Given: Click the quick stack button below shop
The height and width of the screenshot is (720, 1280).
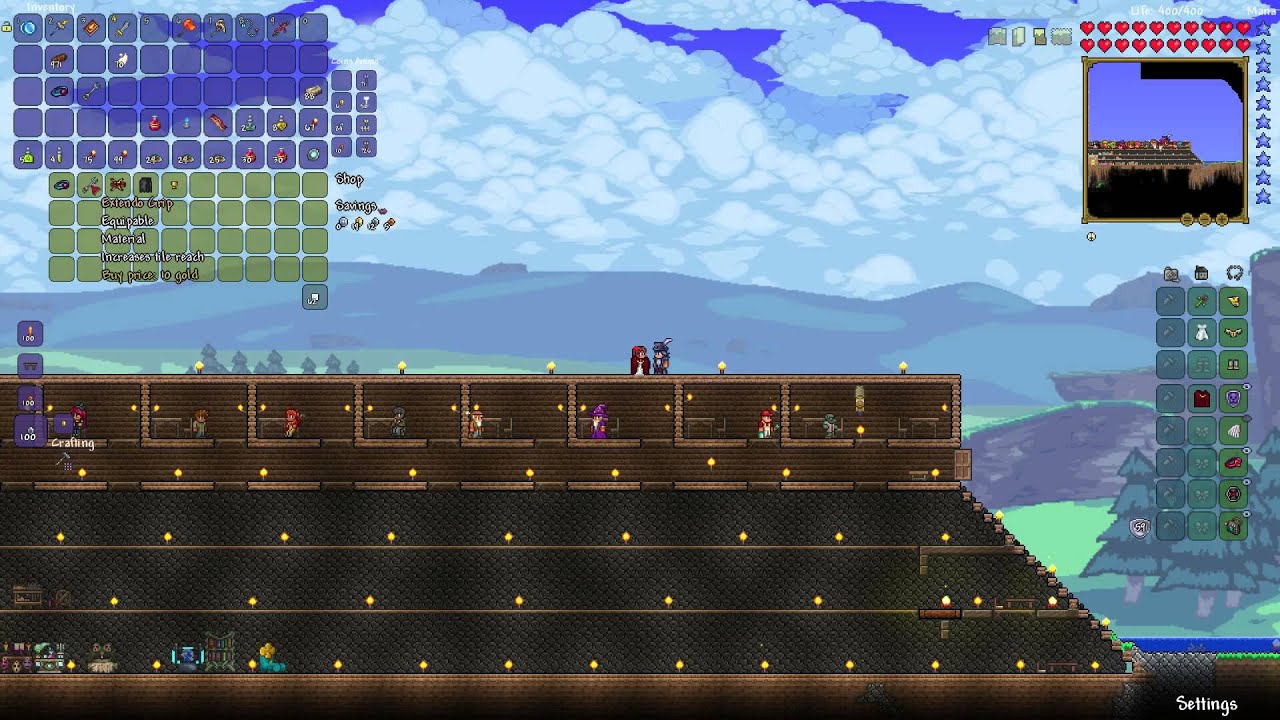Looking at the screenshot, I should 314,299.
